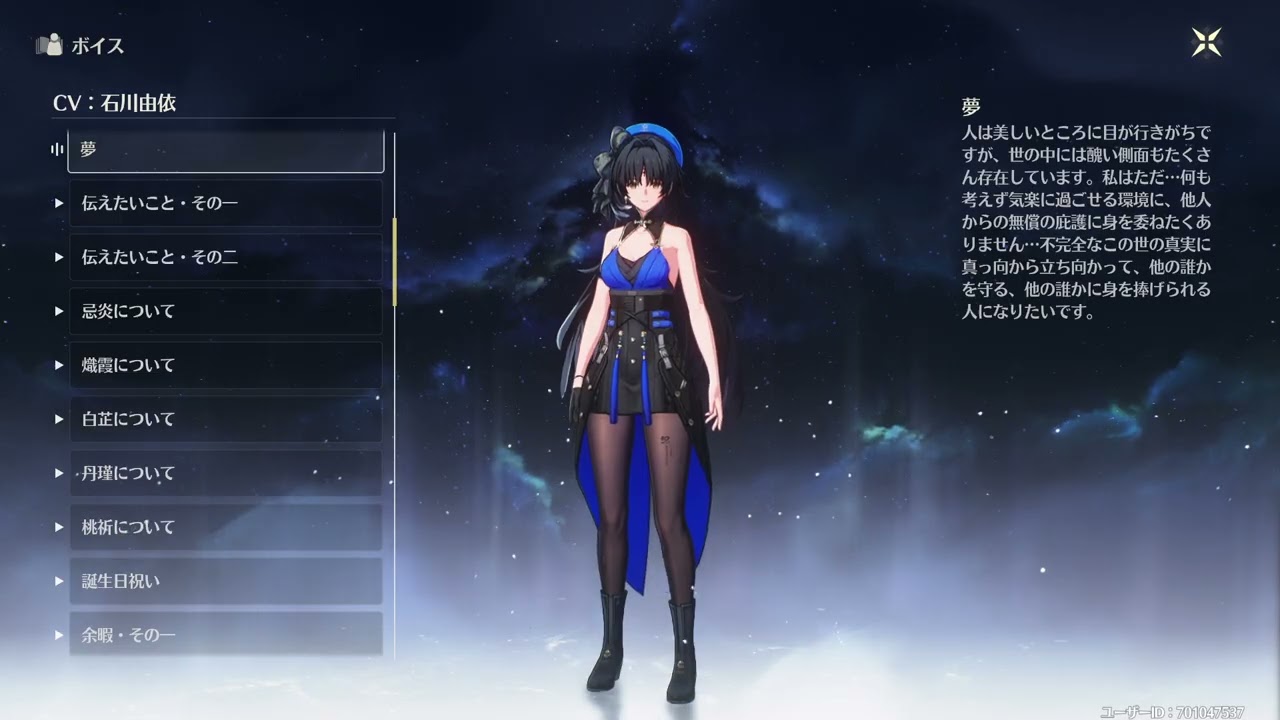
Task: Select 伝えたいこと・その一 voice entry
Action: point(225,204)
